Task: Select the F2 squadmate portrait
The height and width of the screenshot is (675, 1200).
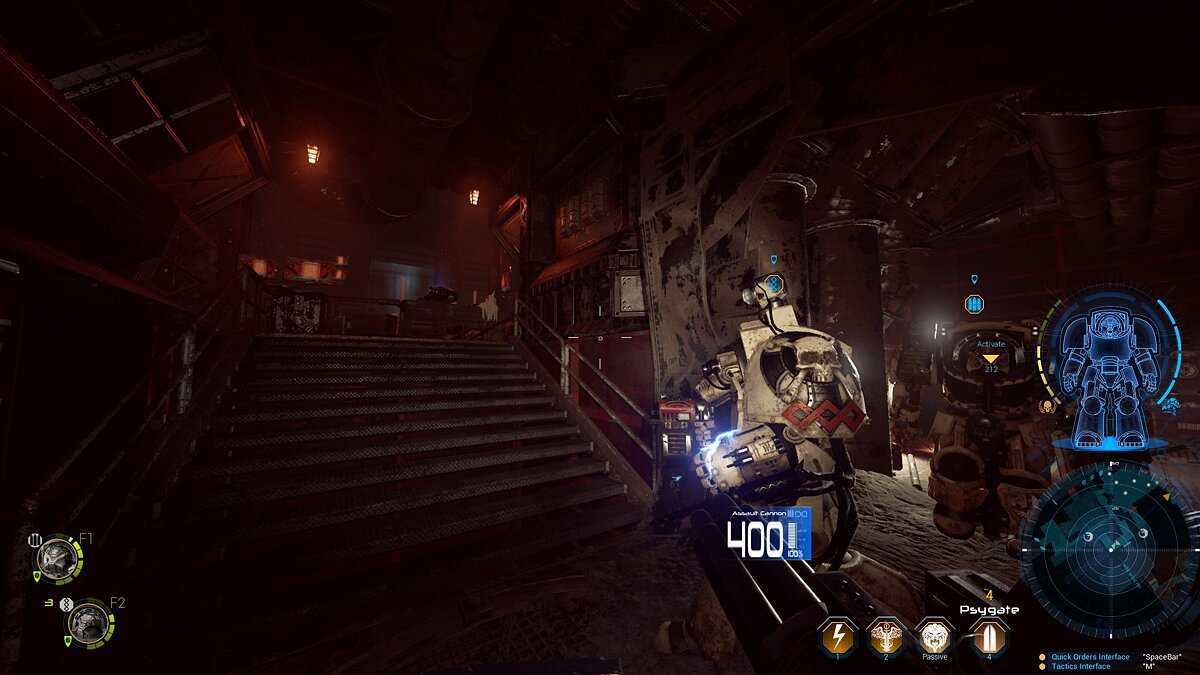Action: (88, 623)
